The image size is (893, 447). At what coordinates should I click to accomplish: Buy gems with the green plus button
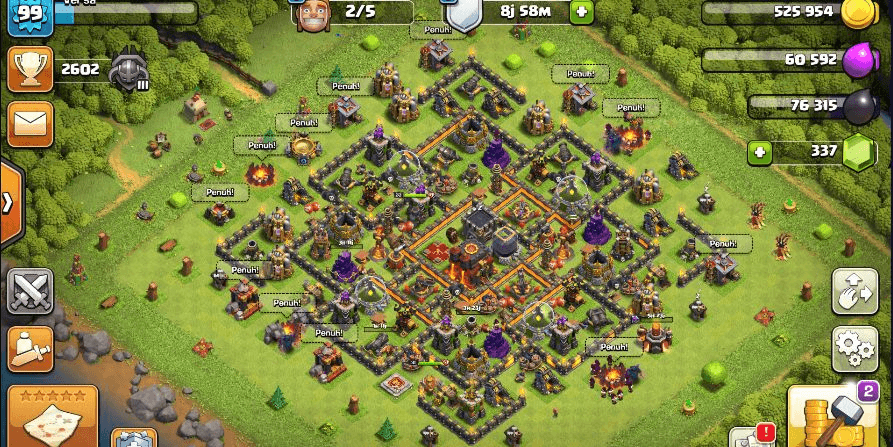[761, 153]
